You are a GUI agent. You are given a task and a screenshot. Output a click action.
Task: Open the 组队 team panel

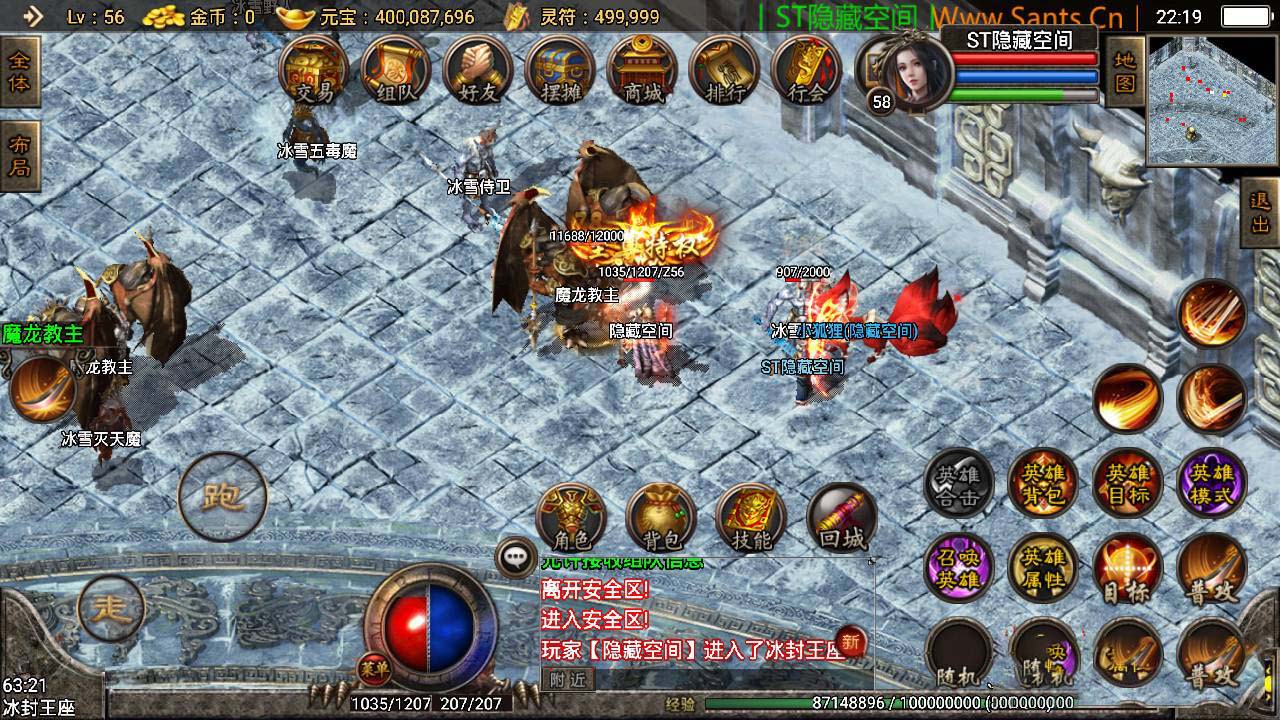[x=396, y=72]
